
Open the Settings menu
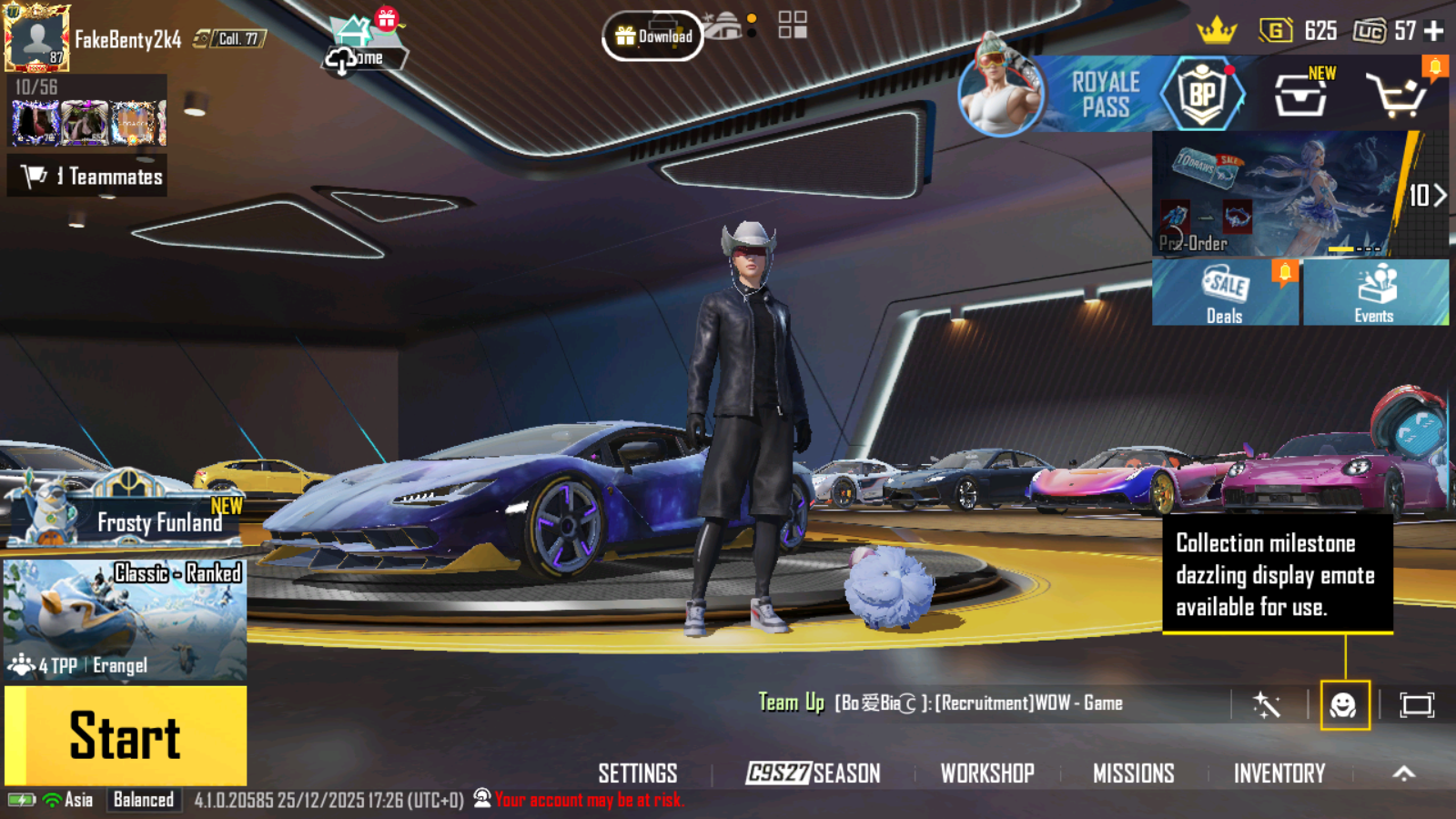click(637, 773)
